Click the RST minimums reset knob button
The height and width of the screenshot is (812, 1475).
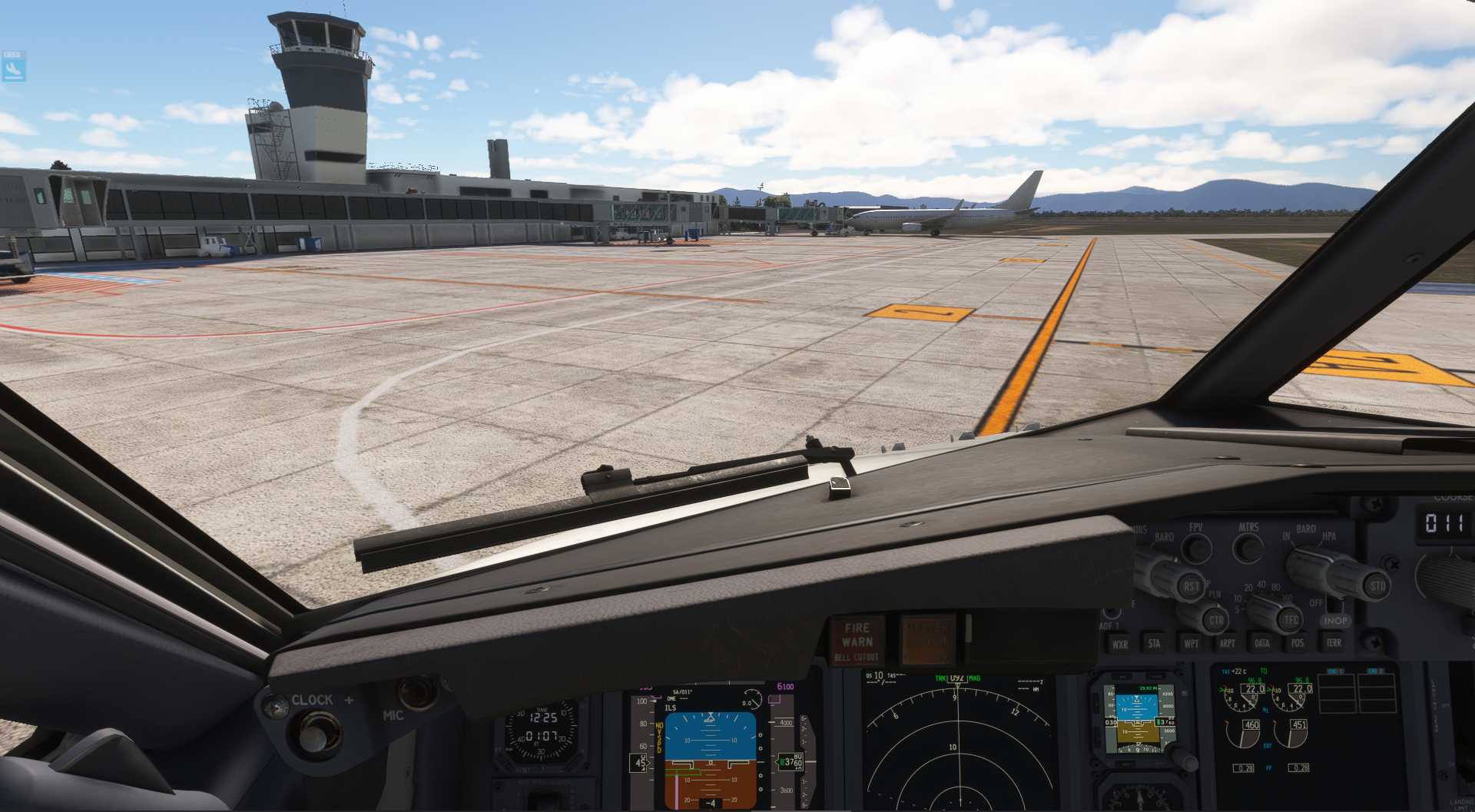click(1191, 587)
